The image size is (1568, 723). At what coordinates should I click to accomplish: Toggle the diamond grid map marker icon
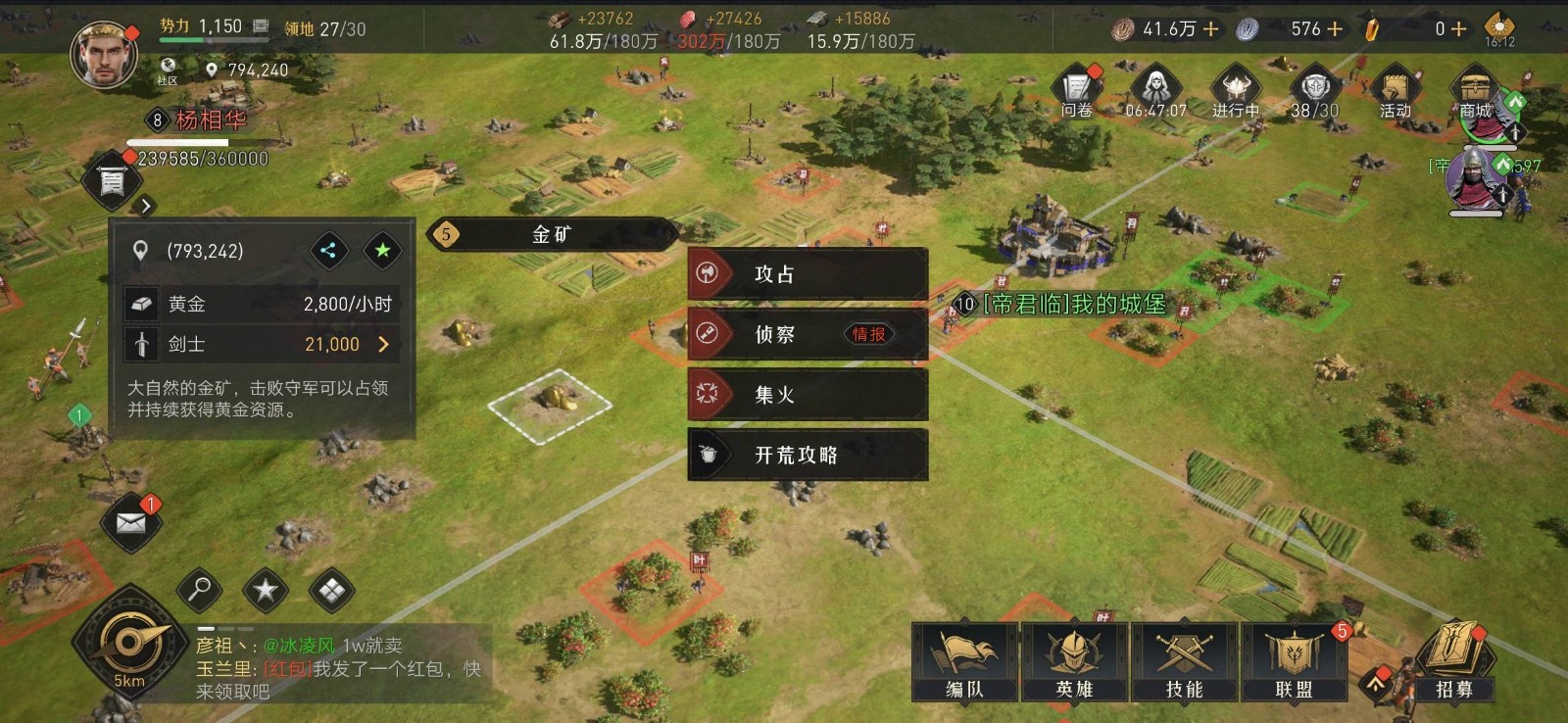pyautogui.click(x=330, y=591)
